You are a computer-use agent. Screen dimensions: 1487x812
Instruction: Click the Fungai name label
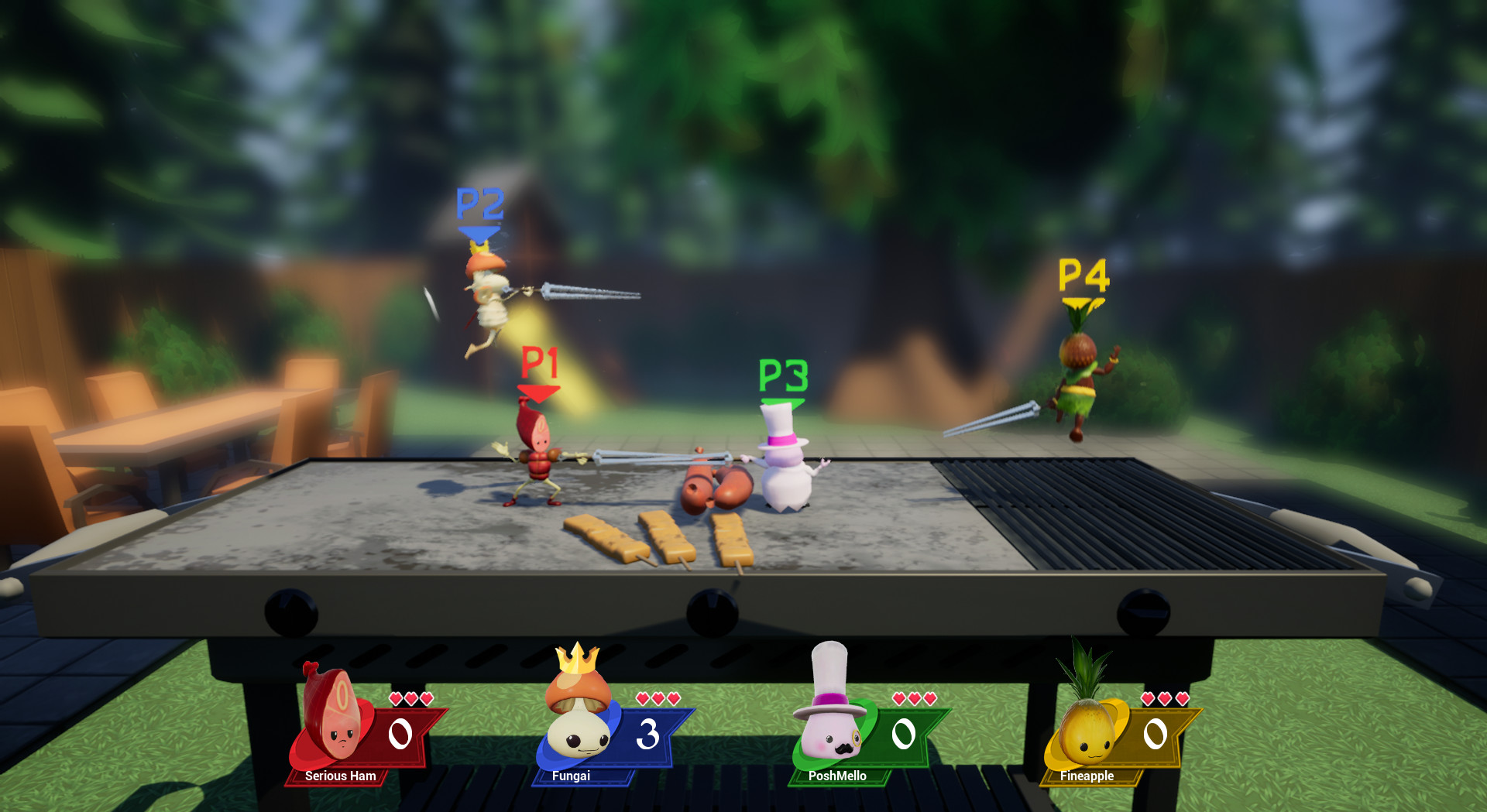pos(571,774)
